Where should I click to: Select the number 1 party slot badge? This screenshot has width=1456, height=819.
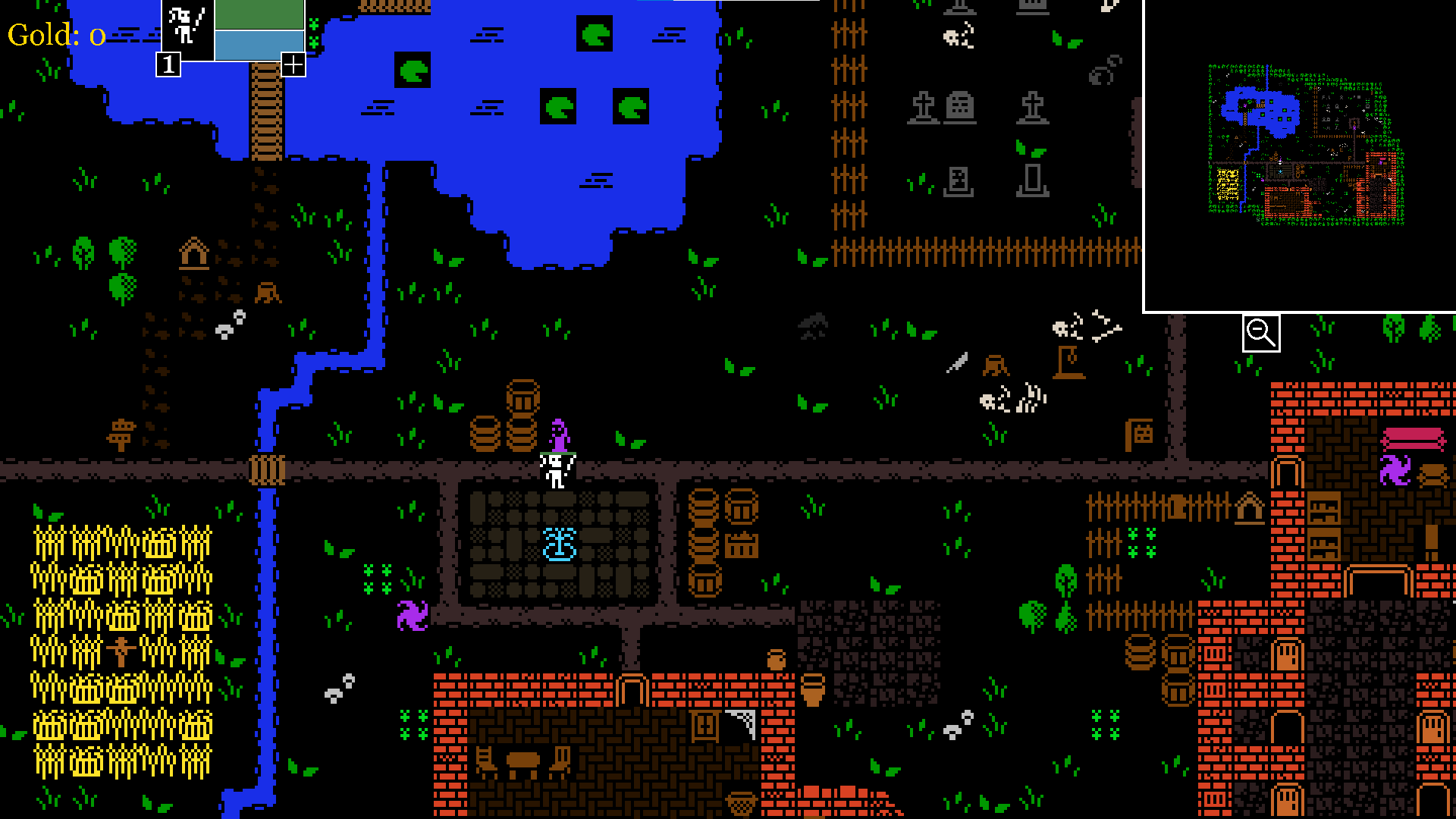pos(168,65)
